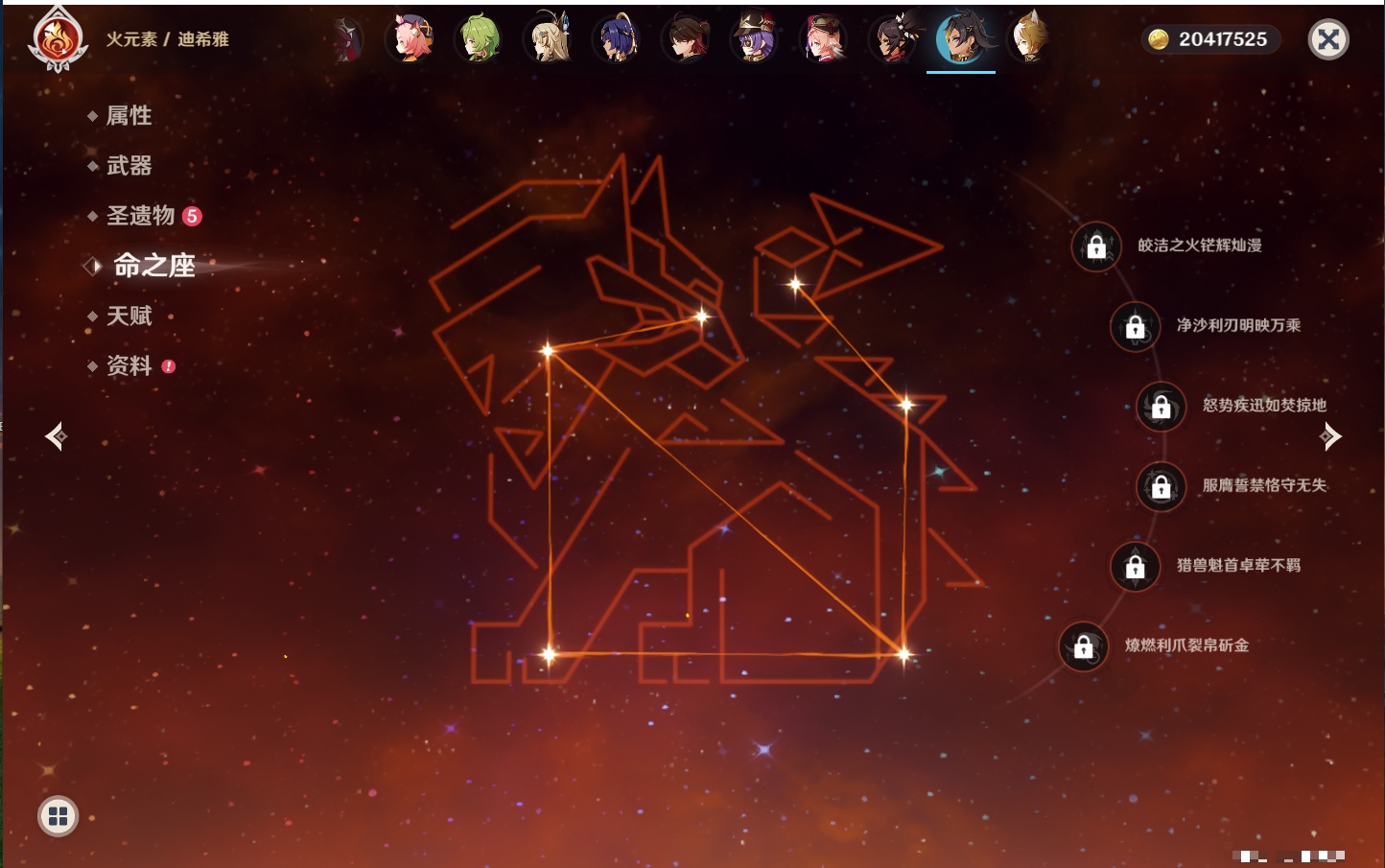Image resolution: width=1385 pixels, height=868 pixels.
Task: Open the four-square grid menu button
Action: [x=58, y=816]
